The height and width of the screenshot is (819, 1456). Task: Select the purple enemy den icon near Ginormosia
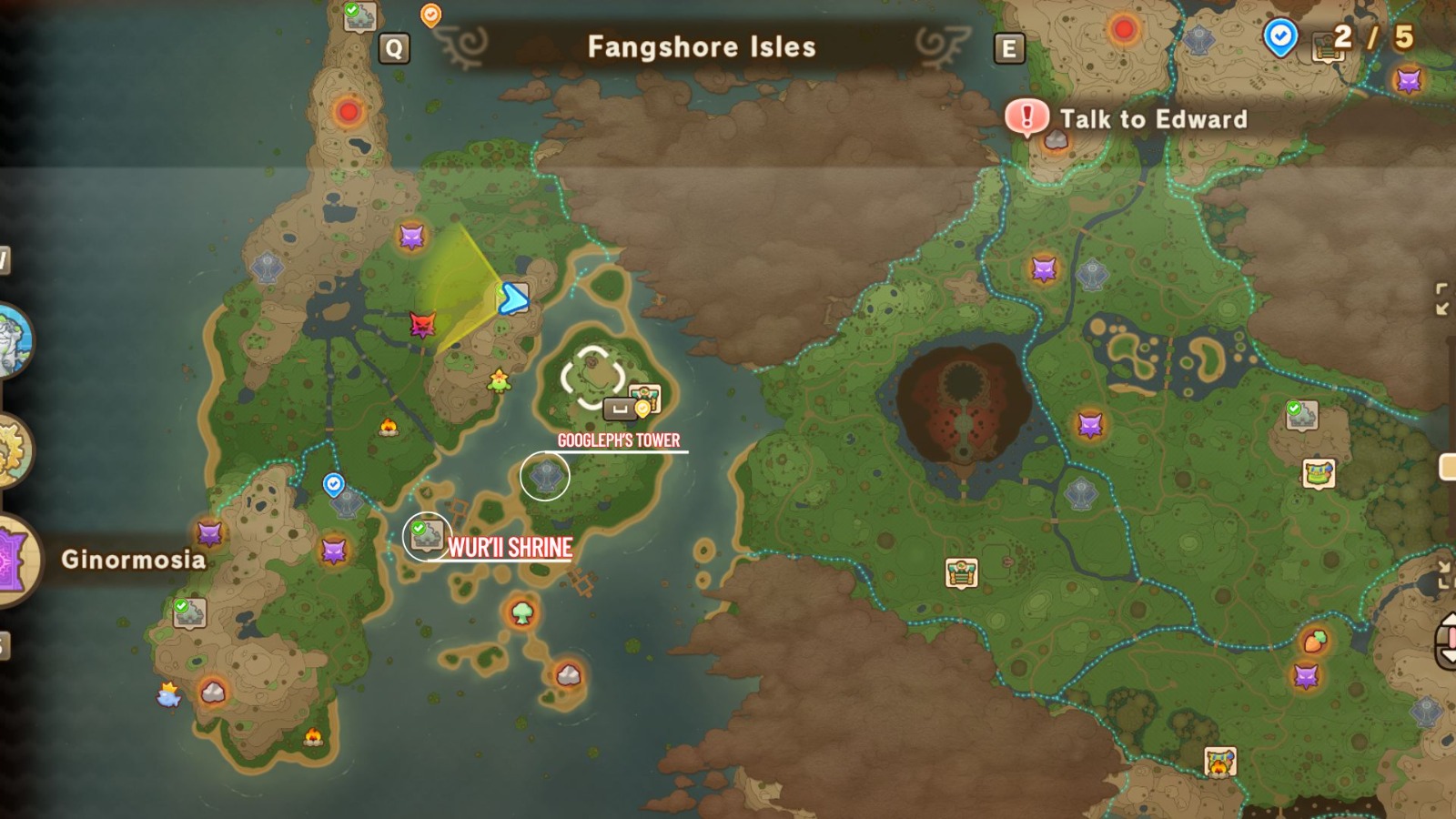click(207, 532)
